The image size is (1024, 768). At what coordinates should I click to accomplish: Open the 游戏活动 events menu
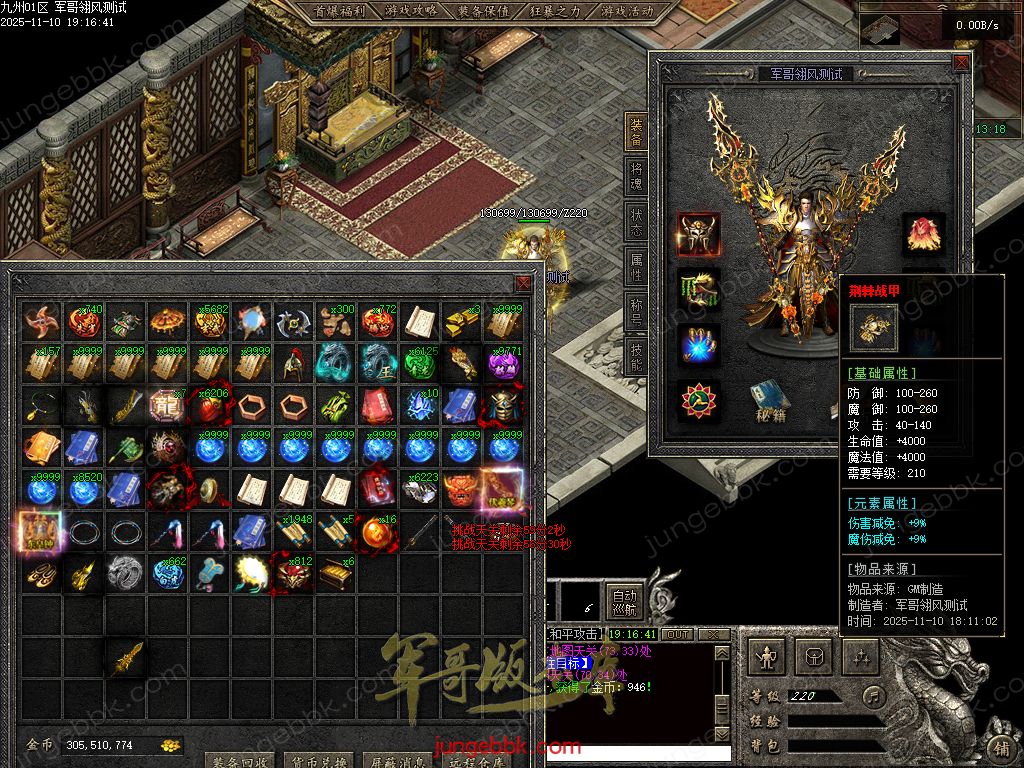coord(627,11)
